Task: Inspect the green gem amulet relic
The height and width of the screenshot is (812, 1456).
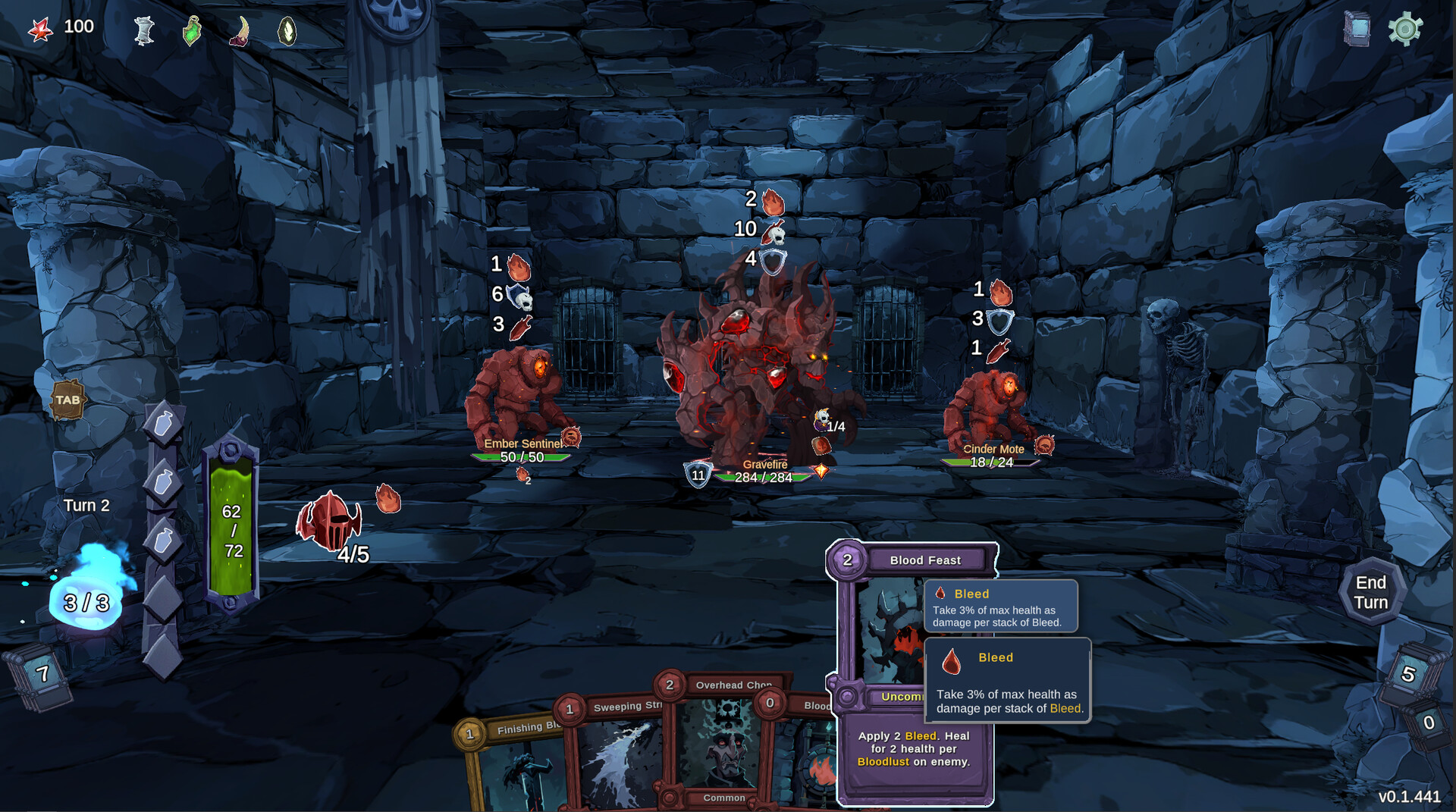Action: (192, 31)
